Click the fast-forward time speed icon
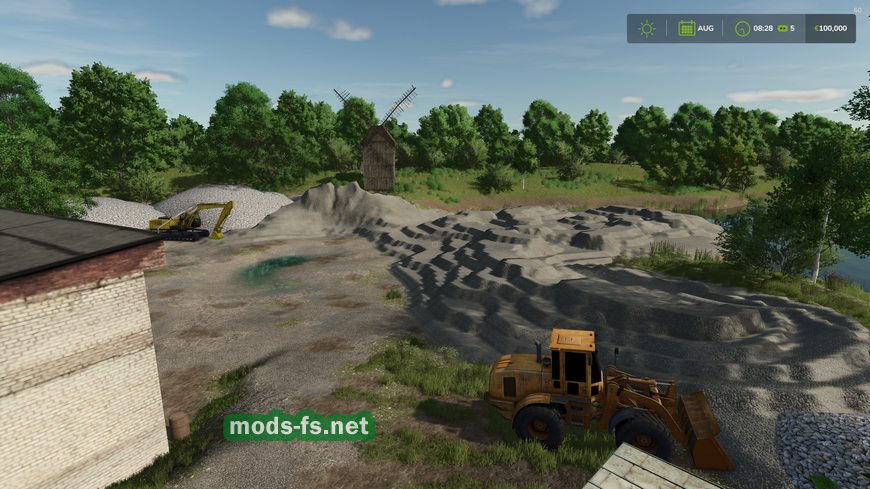Screen dimensions: 870x489 (782, 28)
